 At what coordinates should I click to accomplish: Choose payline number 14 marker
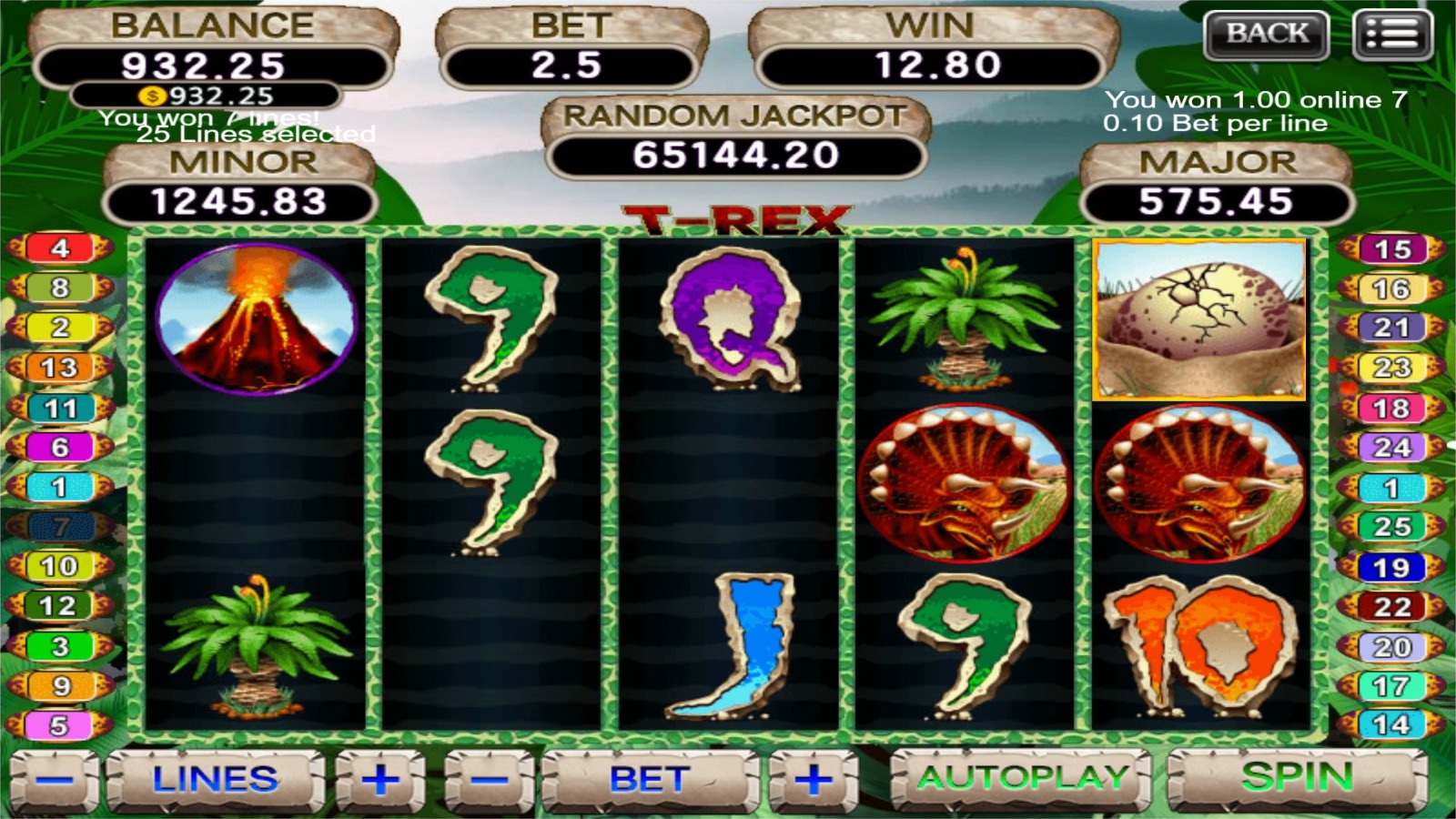(x=1391, y=725)
